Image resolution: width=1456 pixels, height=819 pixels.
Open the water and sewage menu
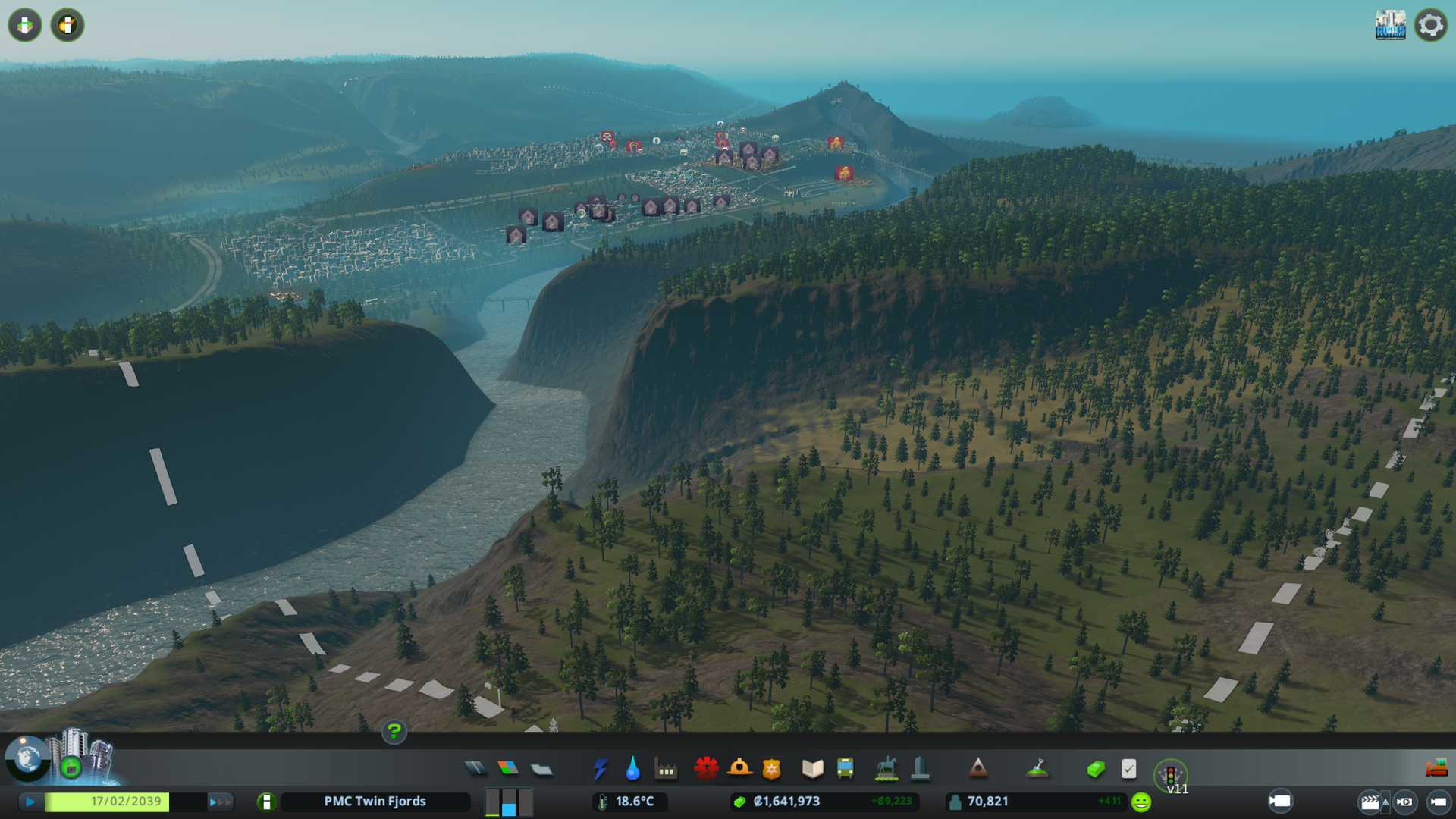[x=632, y=769]
